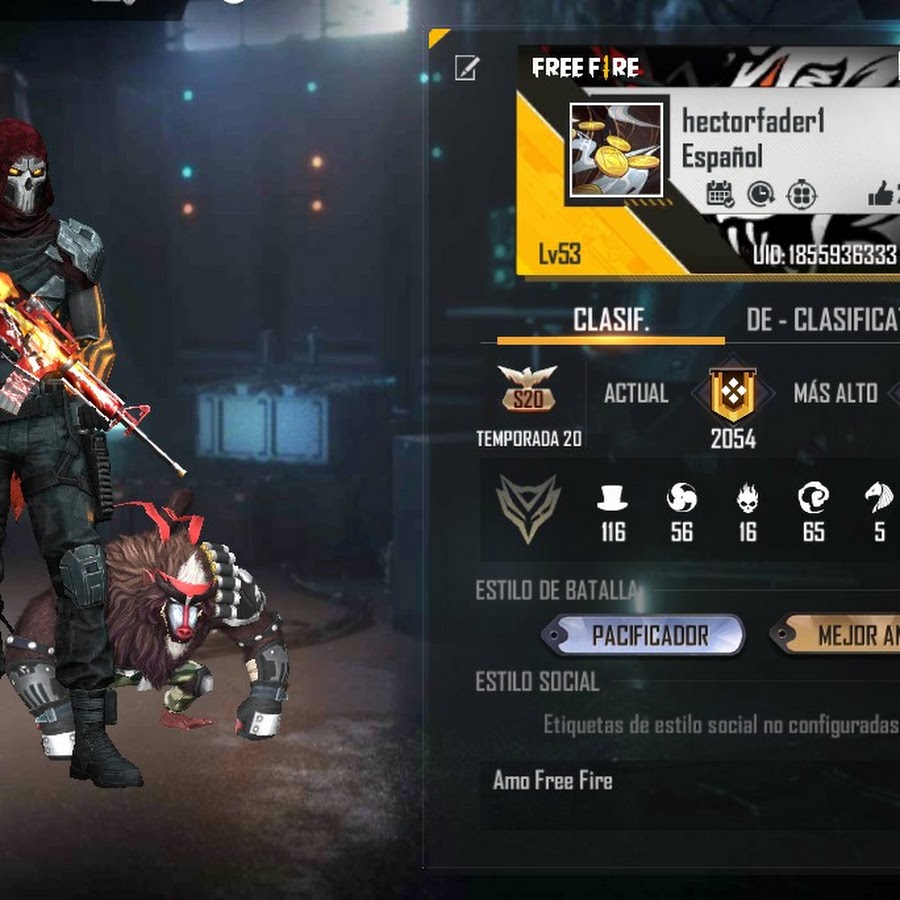Select the PACIFICADOR battle style tag

coord(649,636)
